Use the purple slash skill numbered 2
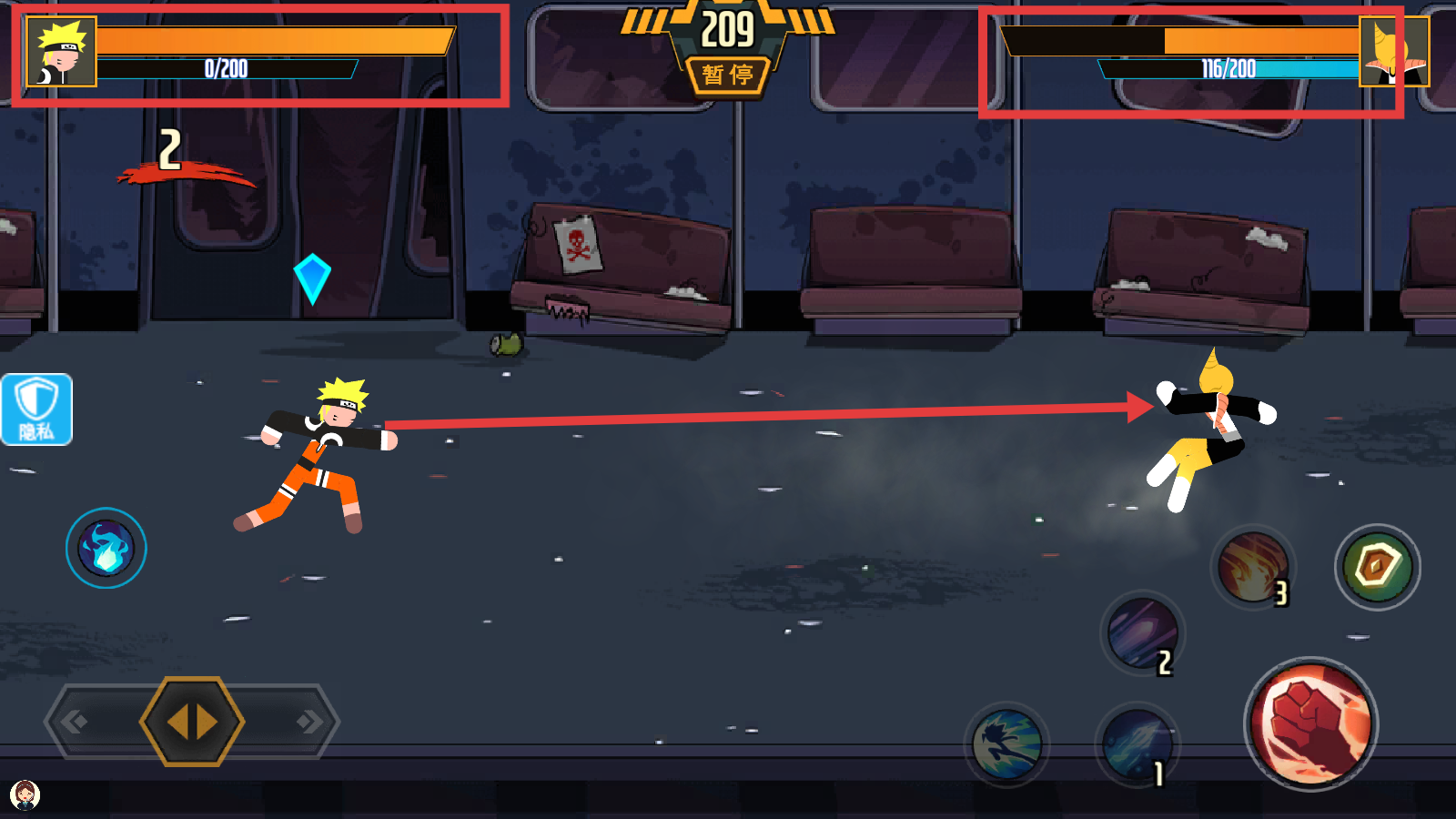Image resolution: width=1456 pixels, height=819 pixels. coord(1141,634)
